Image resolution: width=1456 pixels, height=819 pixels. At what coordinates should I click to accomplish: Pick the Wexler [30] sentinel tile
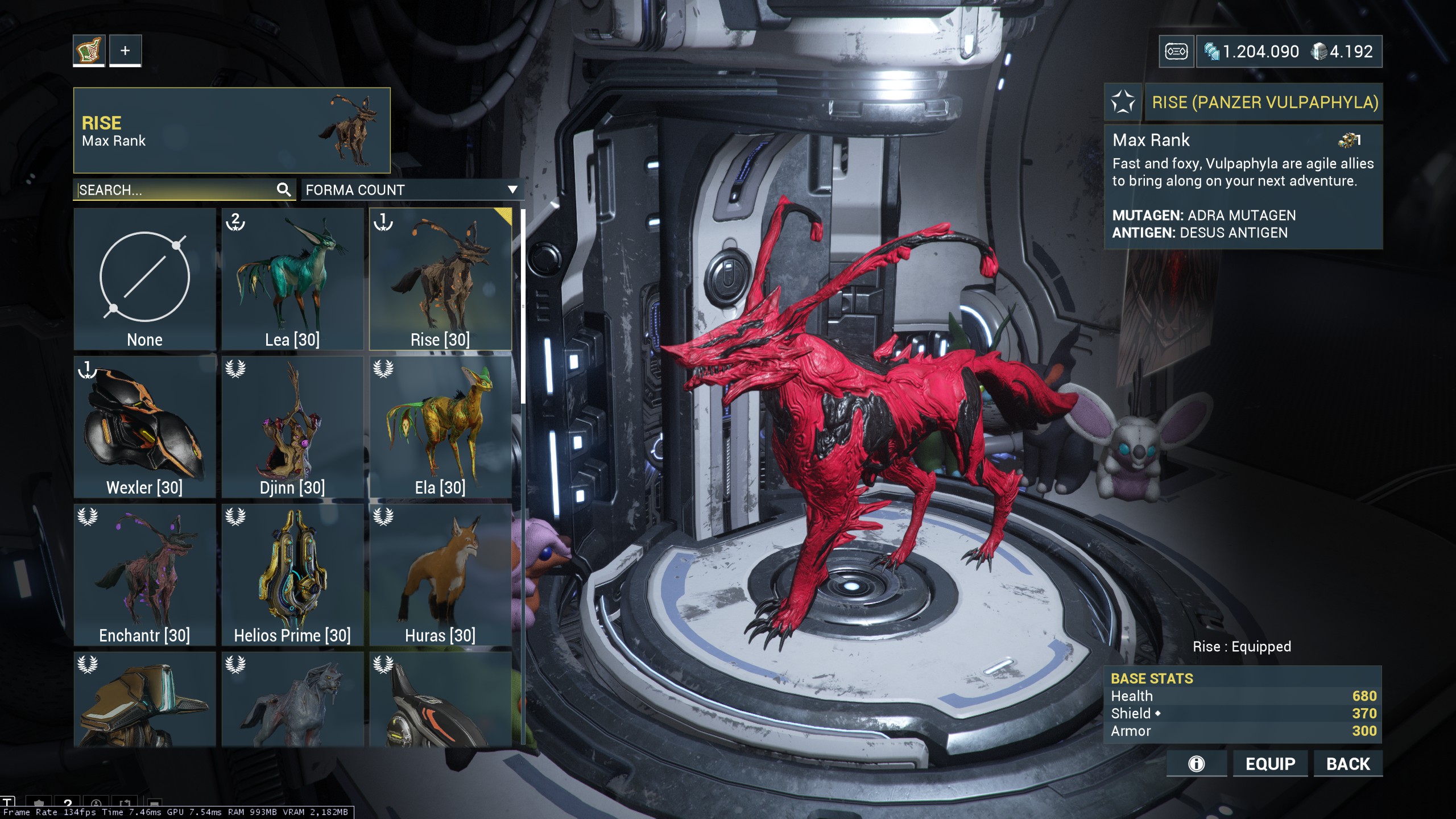144,427
